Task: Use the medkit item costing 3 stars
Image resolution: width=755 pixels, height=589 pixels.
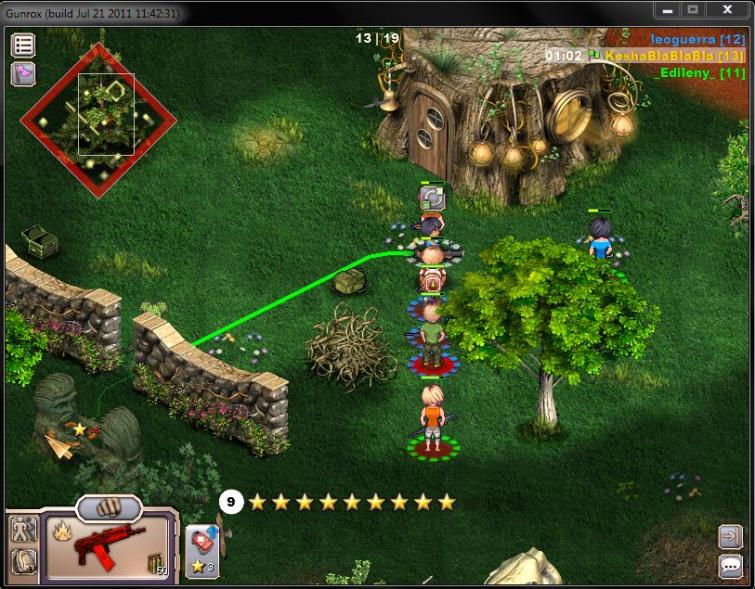Action: (x=203, y=551)
